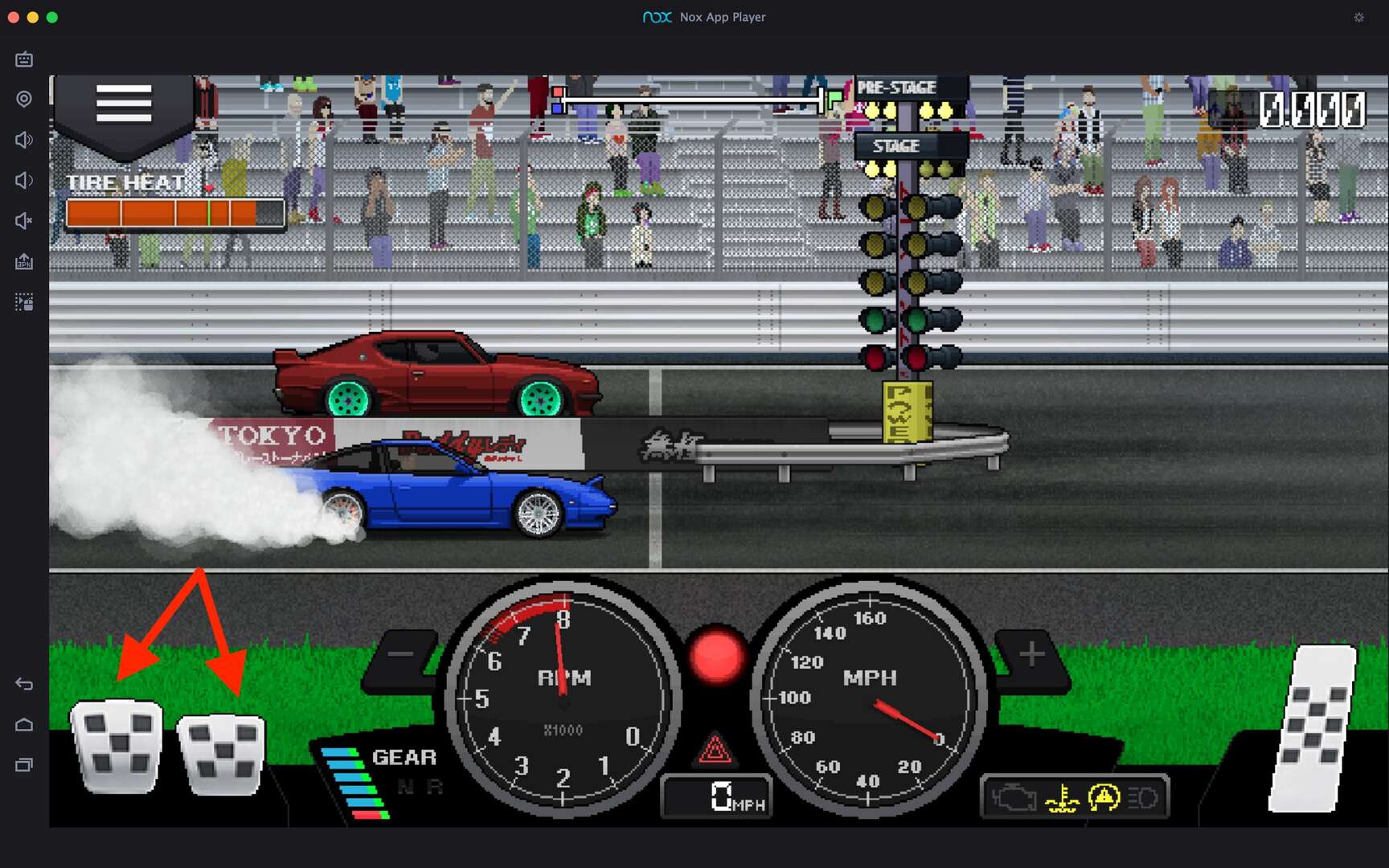Tap the red shift indicator light between gauges
This screenshot has height=868, width=1389.
click(716, 657)
